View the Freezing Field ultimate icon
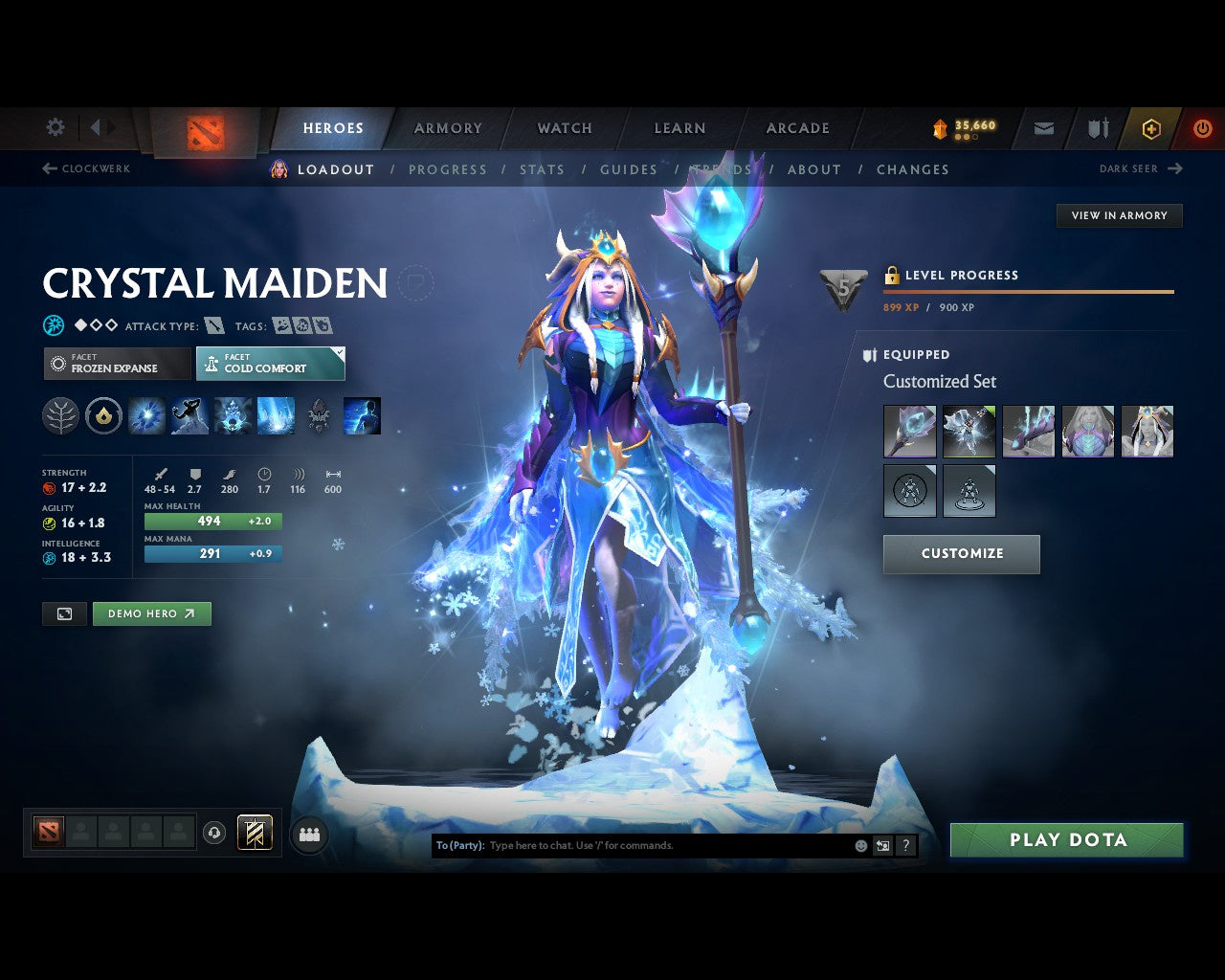 (x=276, y=415)
